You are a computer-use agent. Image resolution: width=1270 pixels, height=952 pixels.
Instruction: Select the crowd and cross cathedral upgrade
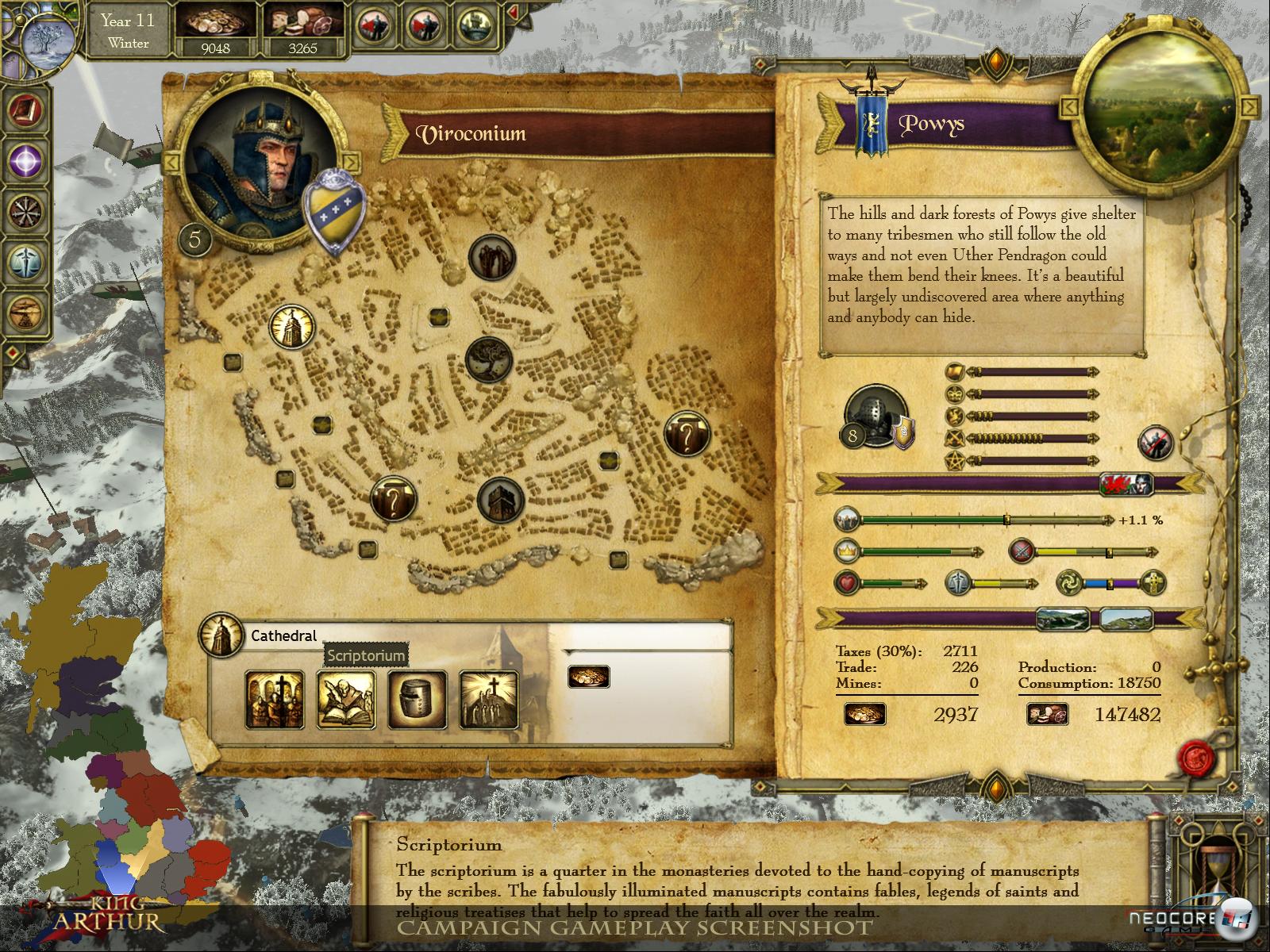pyautogui.click(x=275, y=699)
